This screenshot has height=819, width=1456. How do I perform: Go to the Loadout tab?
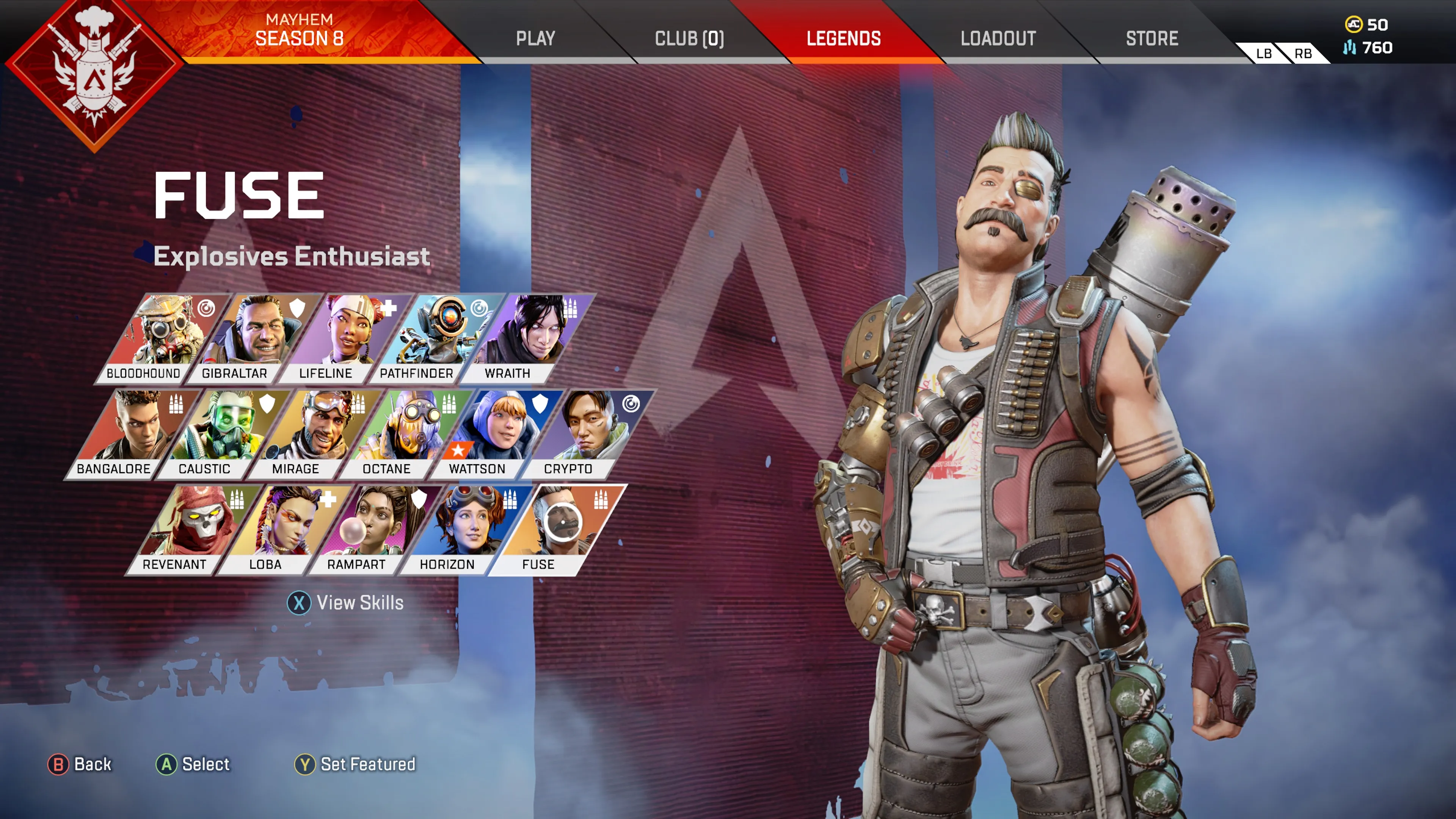pos(998,38)
